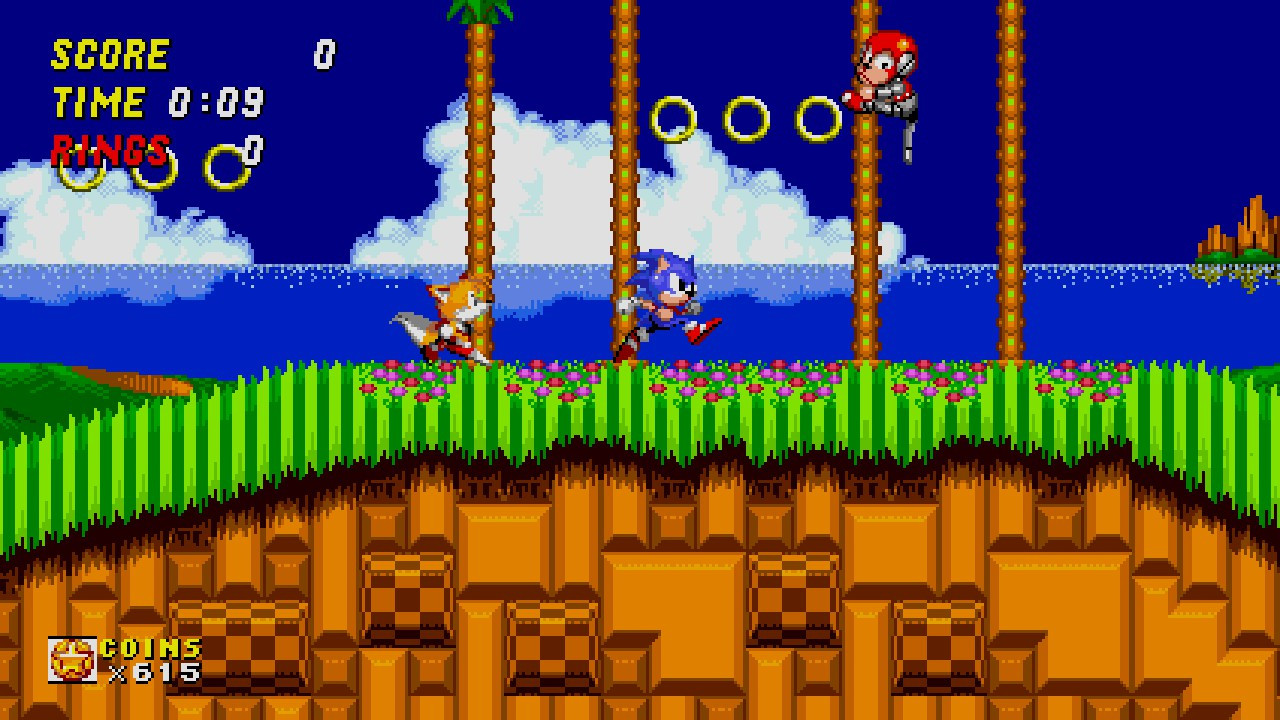Select the middle ring of the airborne trio
This screenshot has height=720, width=1280.
745,119
